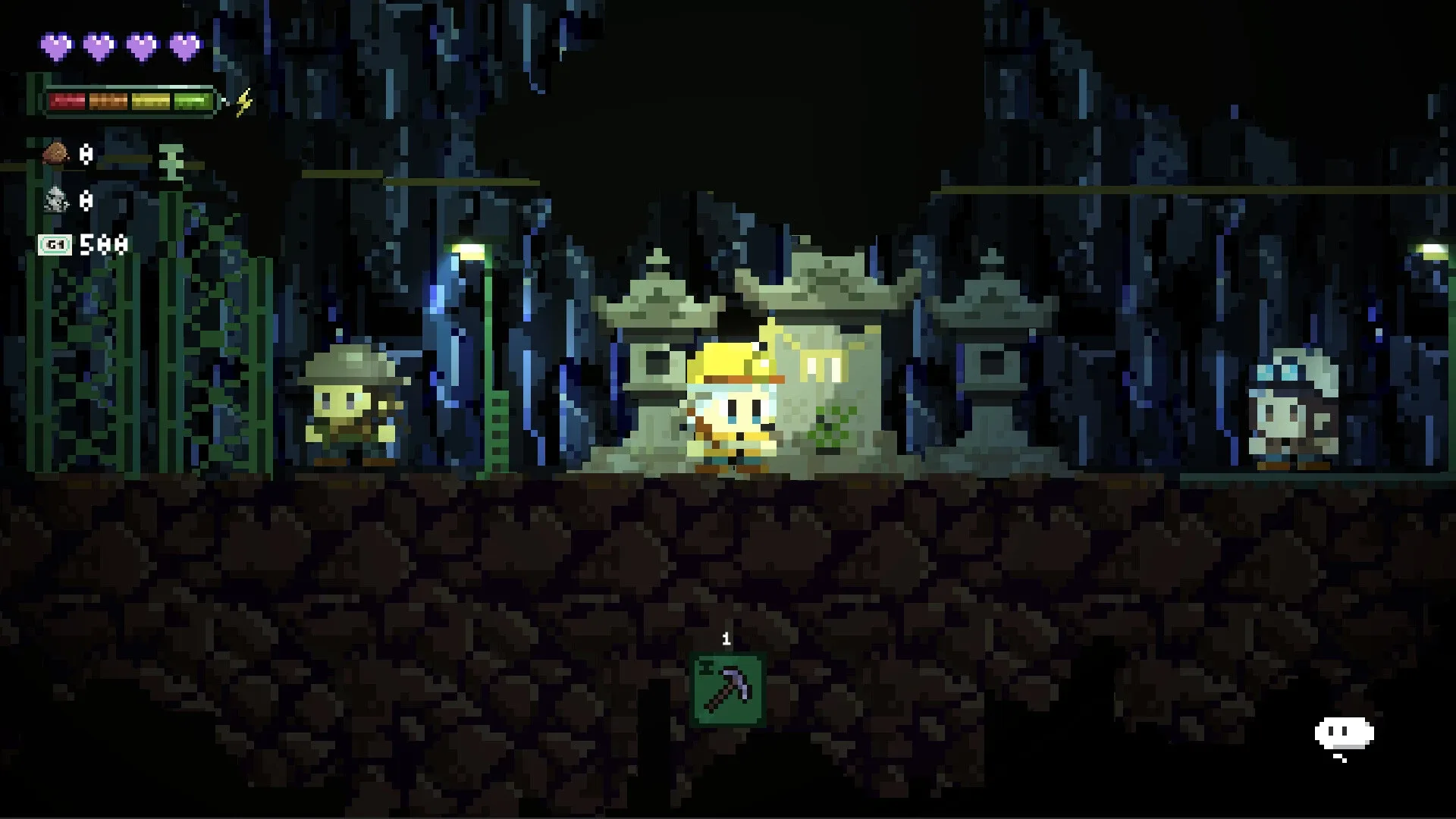
Task: Click the hanging sign above the player
Action: pos(821,364)
